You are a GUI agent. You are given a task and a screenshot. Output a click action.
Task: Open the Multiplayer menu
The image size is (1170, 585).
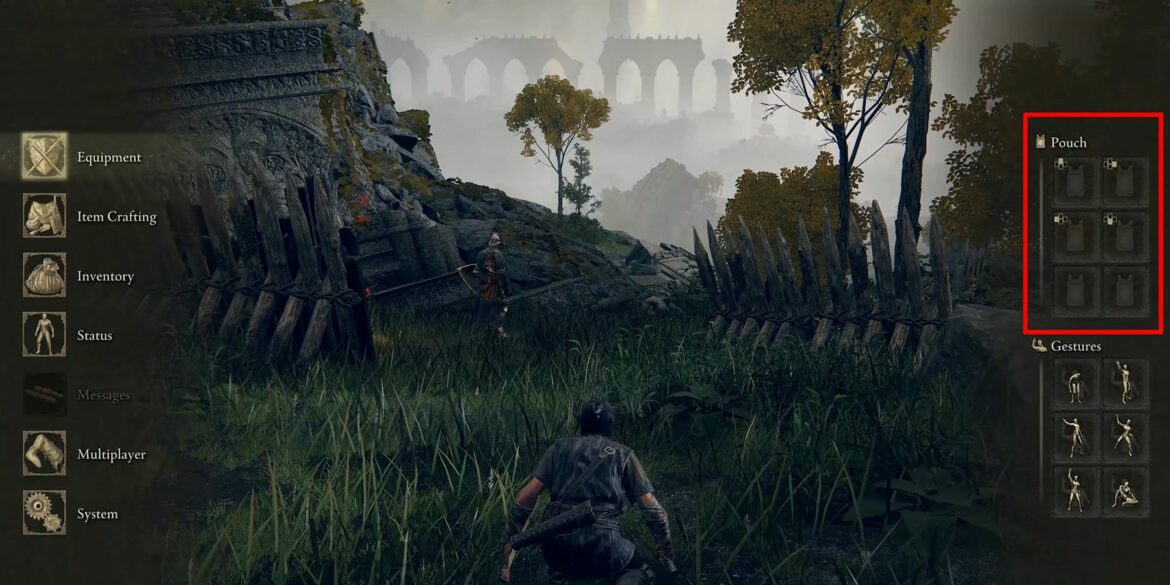tap(111, 454)
